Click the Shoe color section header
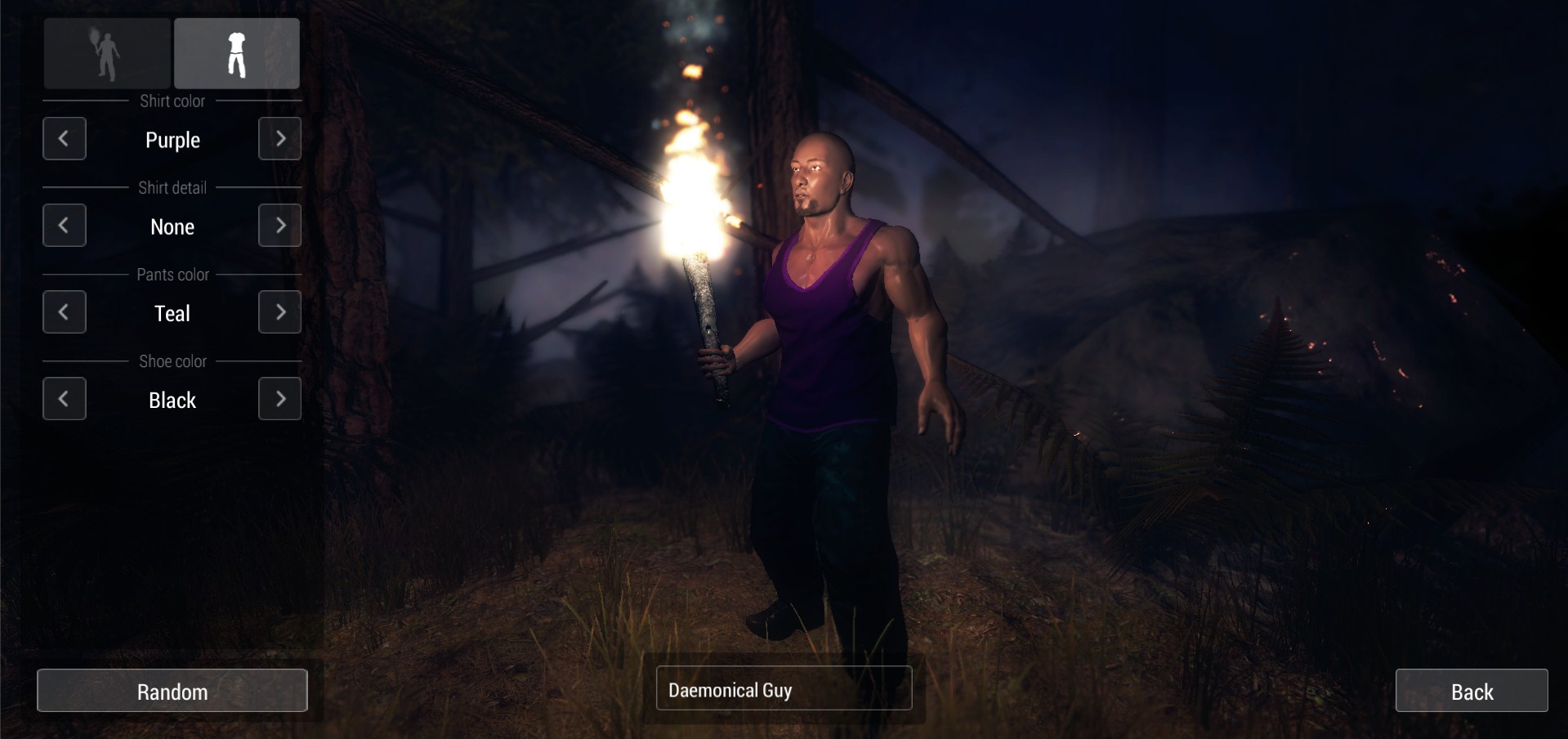This screenshot has width=1568, height=739. 172,361
